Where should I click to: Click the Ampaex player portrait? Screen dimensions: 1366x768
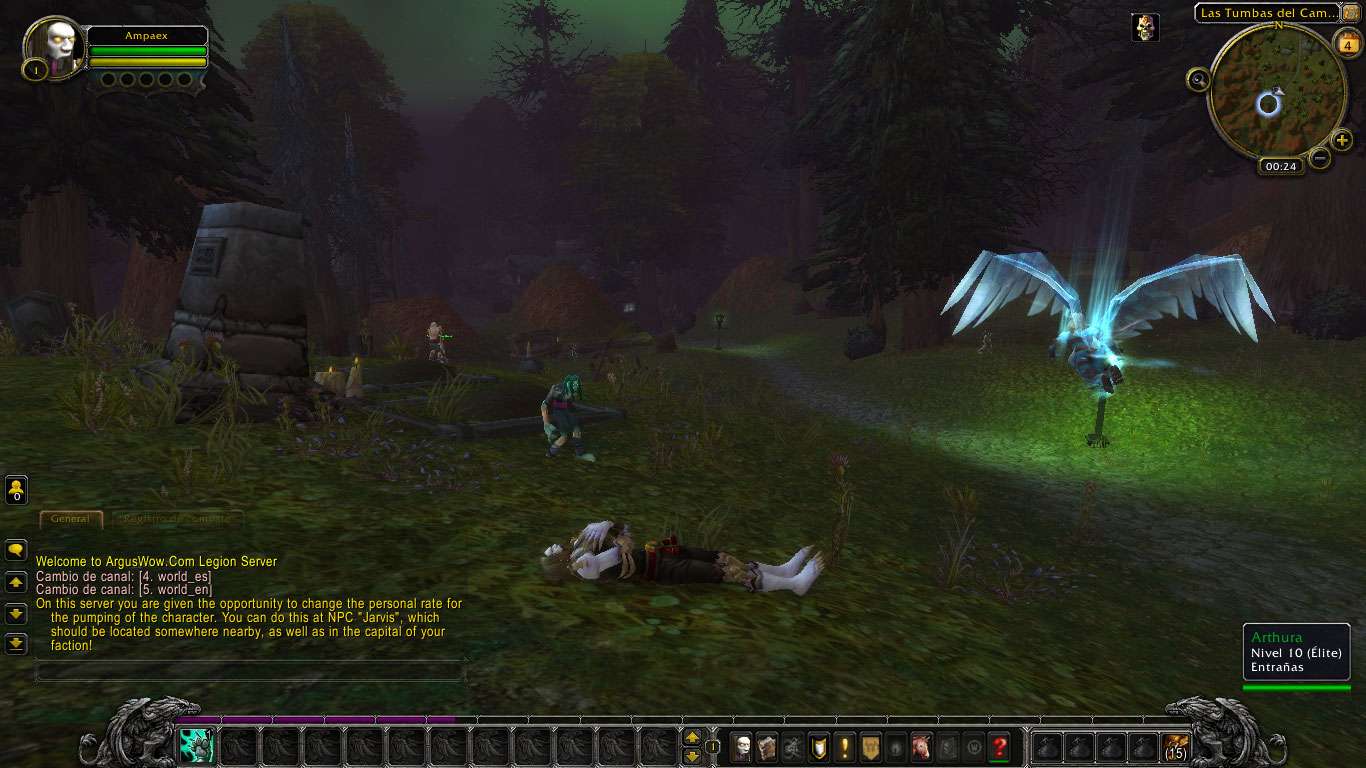click(x=53, y=46)
